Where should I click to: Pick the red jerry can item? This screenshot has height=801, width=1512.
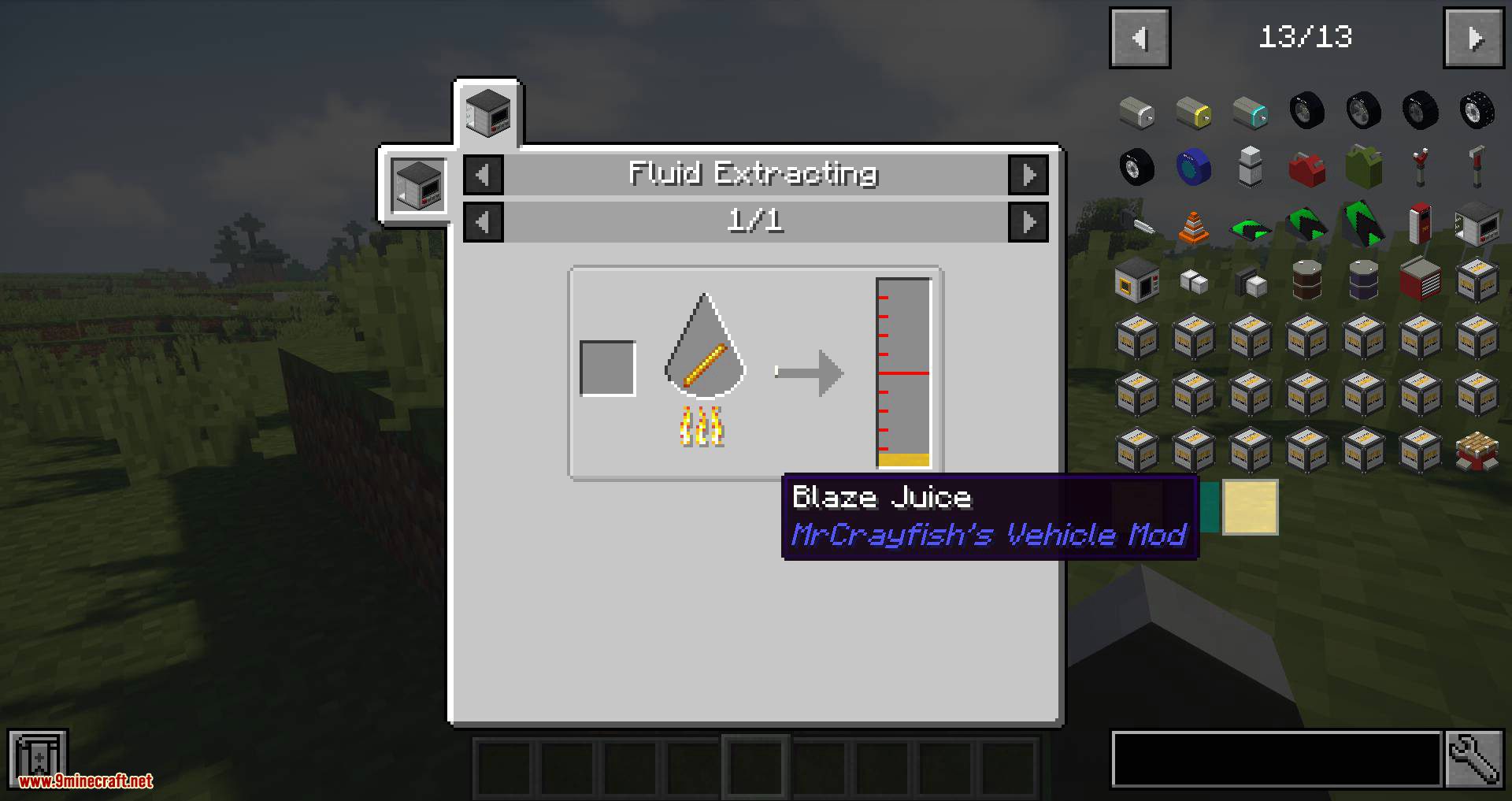[x=1306, y=169]
